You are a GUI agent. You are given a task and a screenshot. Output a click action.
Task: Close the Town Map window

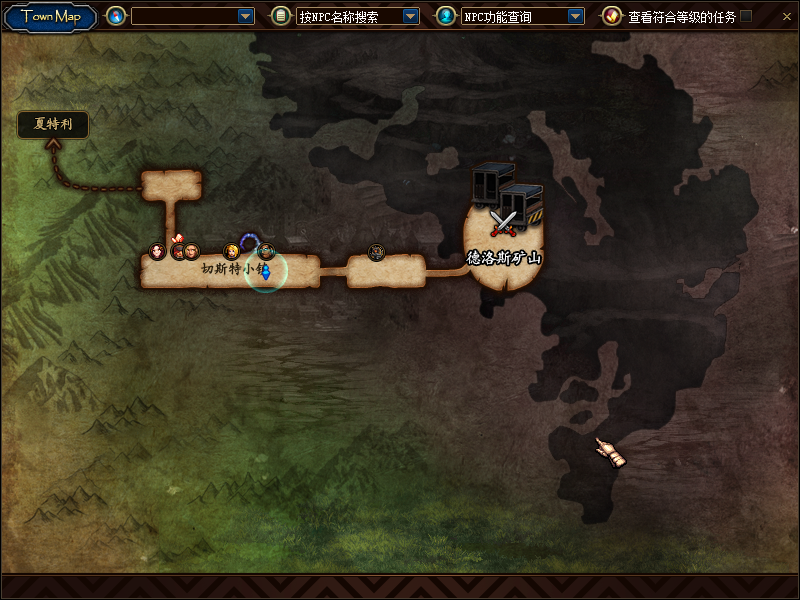[785, 16]
